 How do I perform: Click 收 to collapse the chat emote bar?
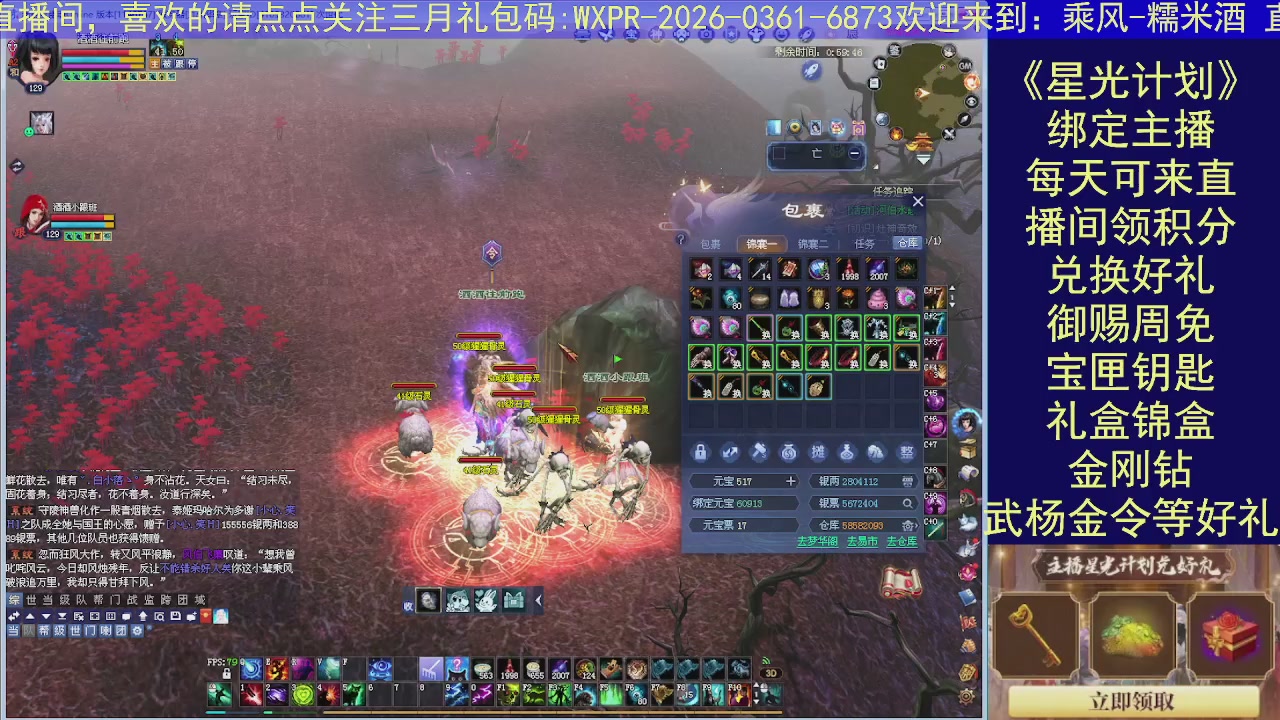(407, 605)
